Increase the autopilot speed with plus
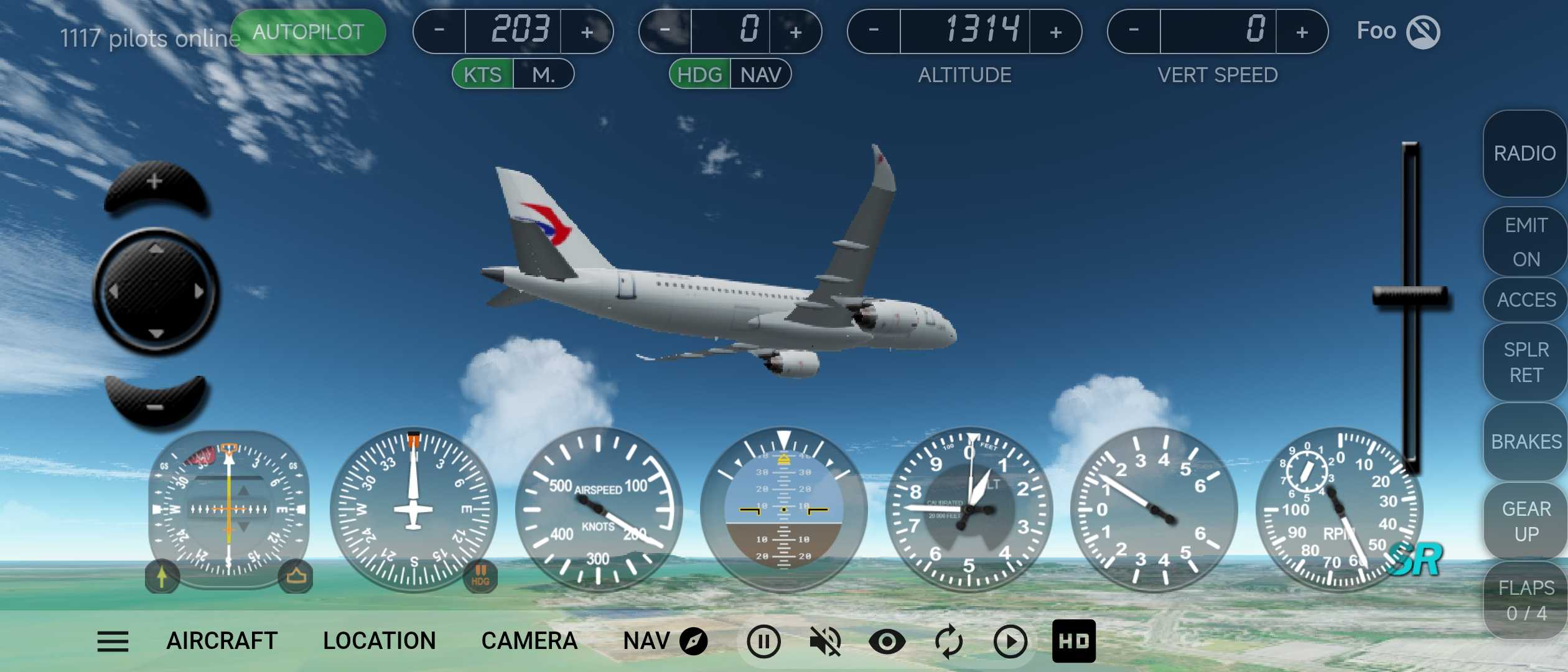 pyautogui.click(x=587, y=32)
